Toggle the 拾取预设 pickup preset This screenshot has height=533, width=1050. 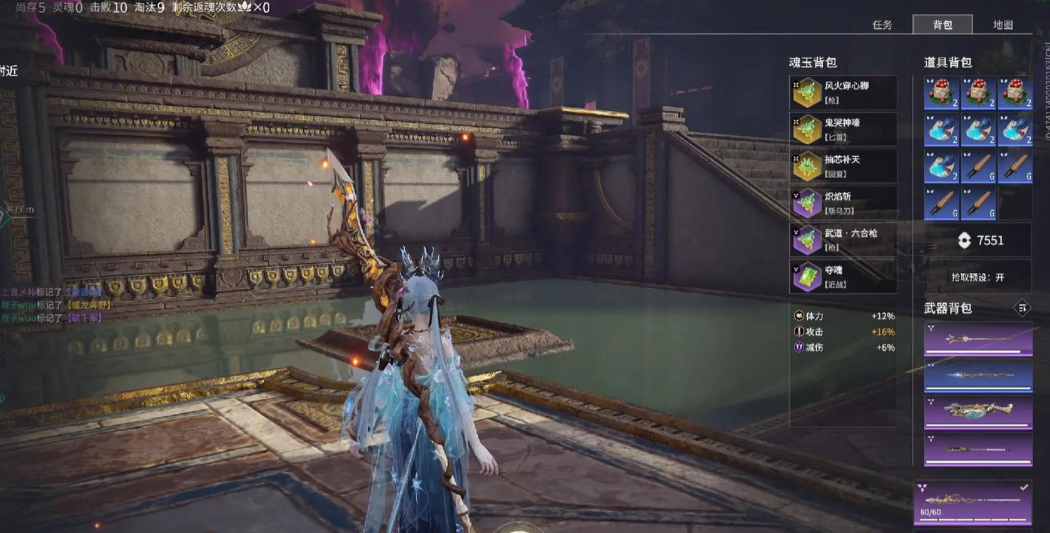tap(977, 277)
